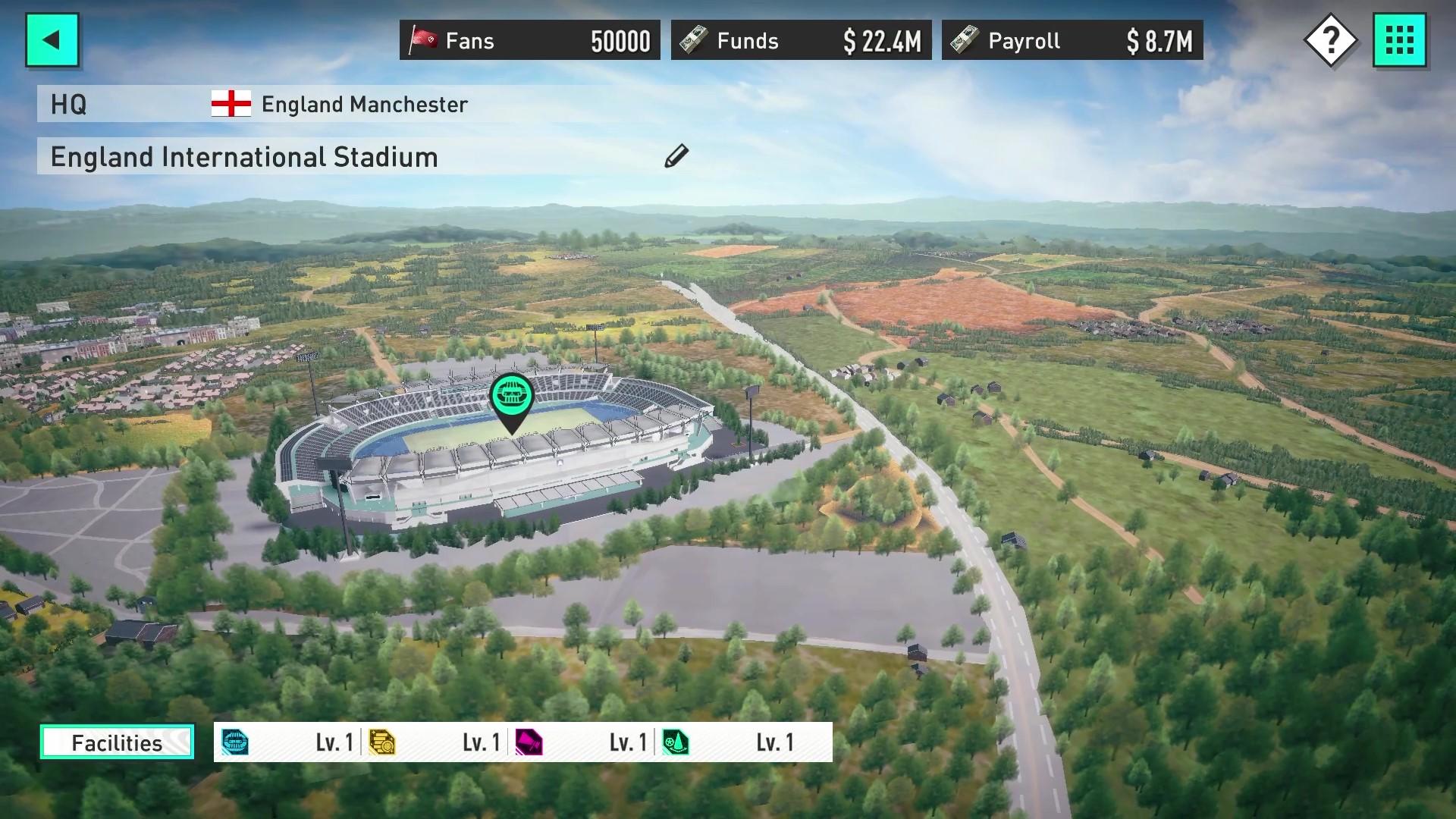1456x819 pixels.
Task: Select the teal stadium facility icon
Action: click(236, 742)
